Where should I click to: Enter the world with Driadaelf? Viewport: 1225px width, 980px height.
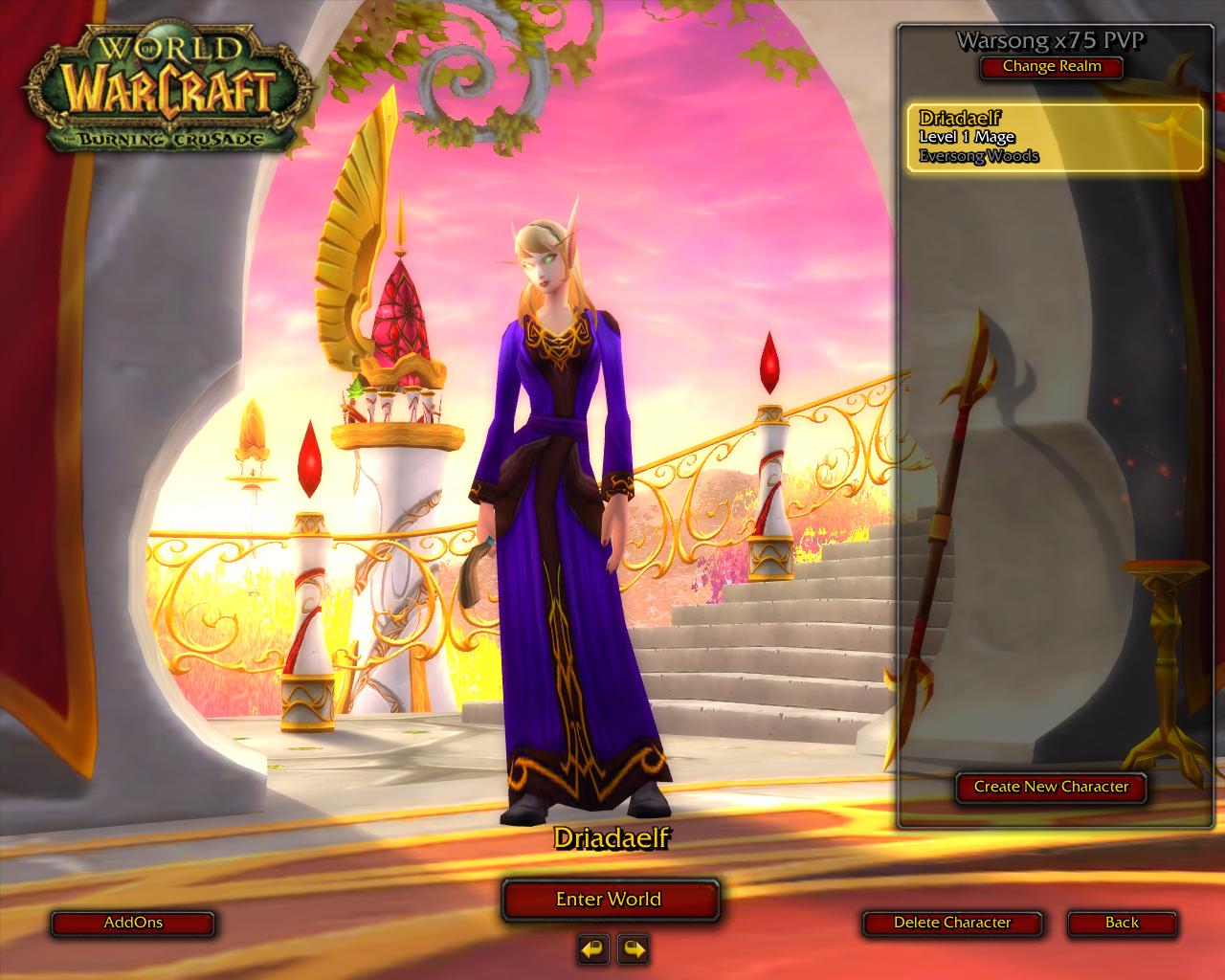610,900
